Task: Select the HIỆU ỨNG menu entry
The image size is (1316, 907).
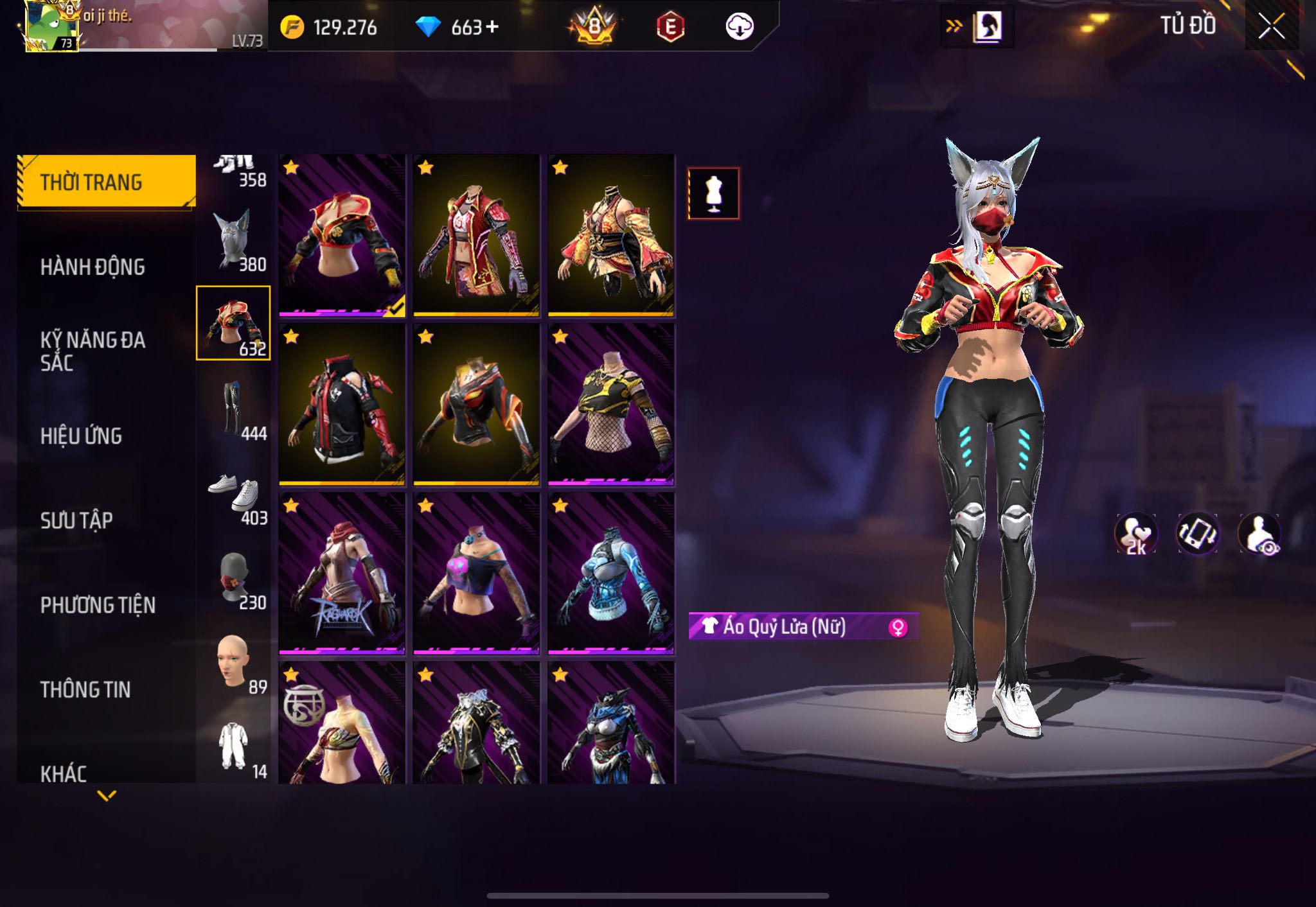Action: [81, 436]
